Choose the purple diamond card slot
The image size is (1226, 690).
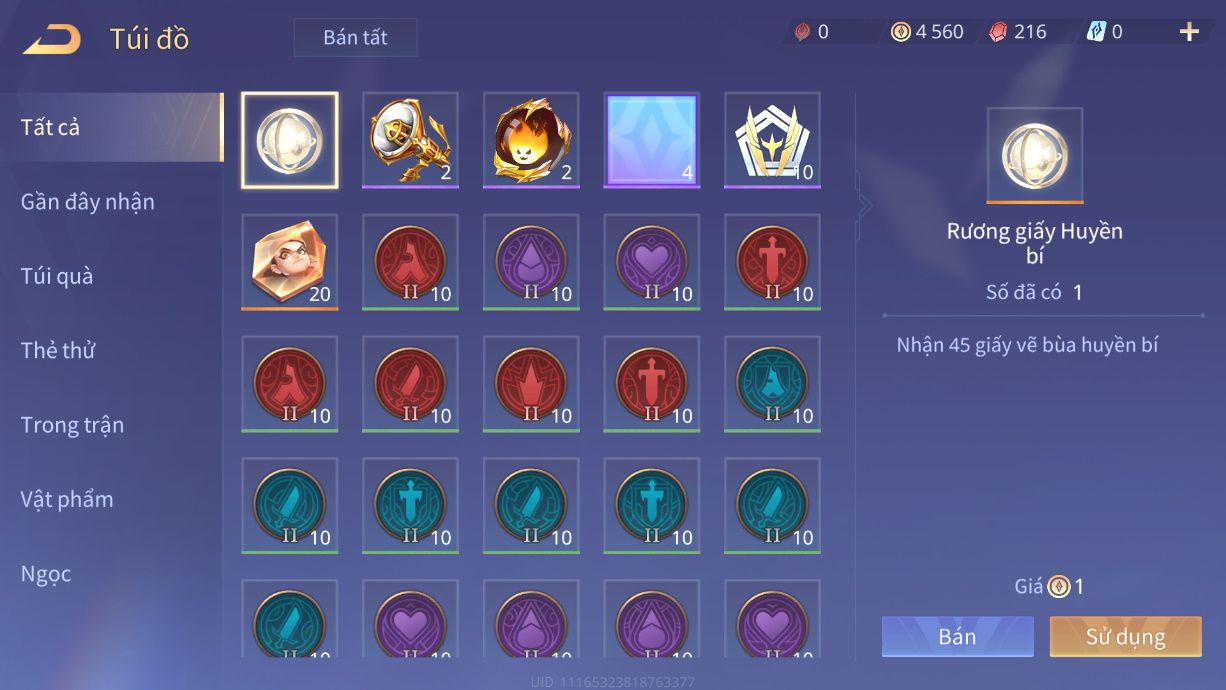(x=652, y=140)
